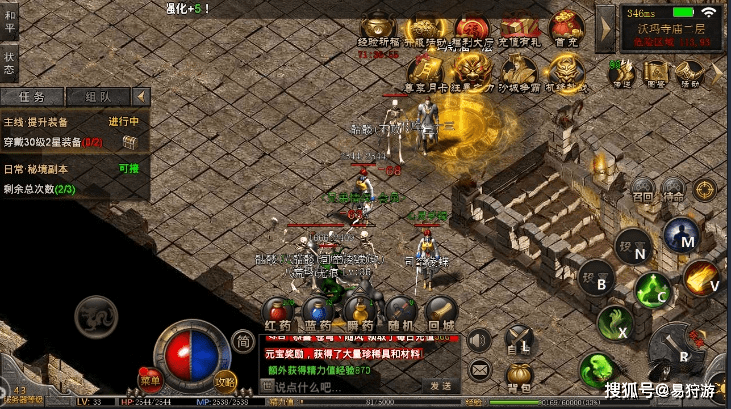Use the 蓝药 blue potion slot

[x=318, y=313]
